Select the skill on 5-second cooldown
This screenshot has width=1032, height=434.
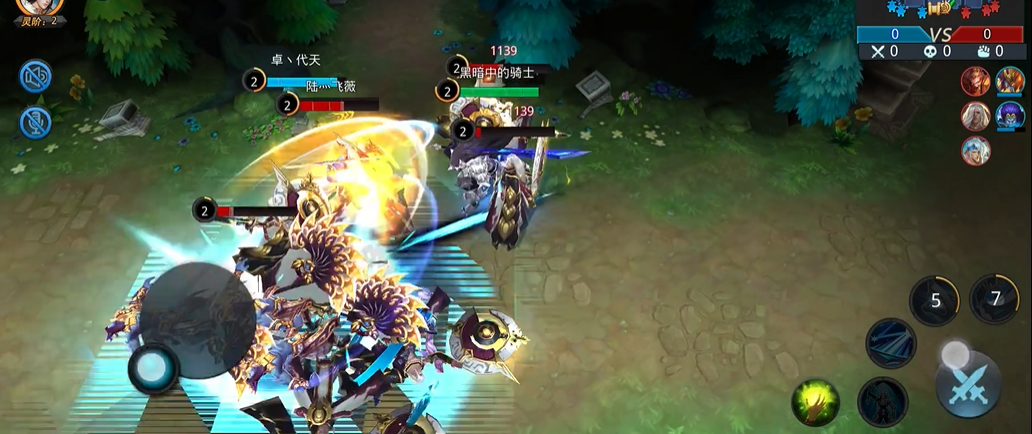(934, 300)
